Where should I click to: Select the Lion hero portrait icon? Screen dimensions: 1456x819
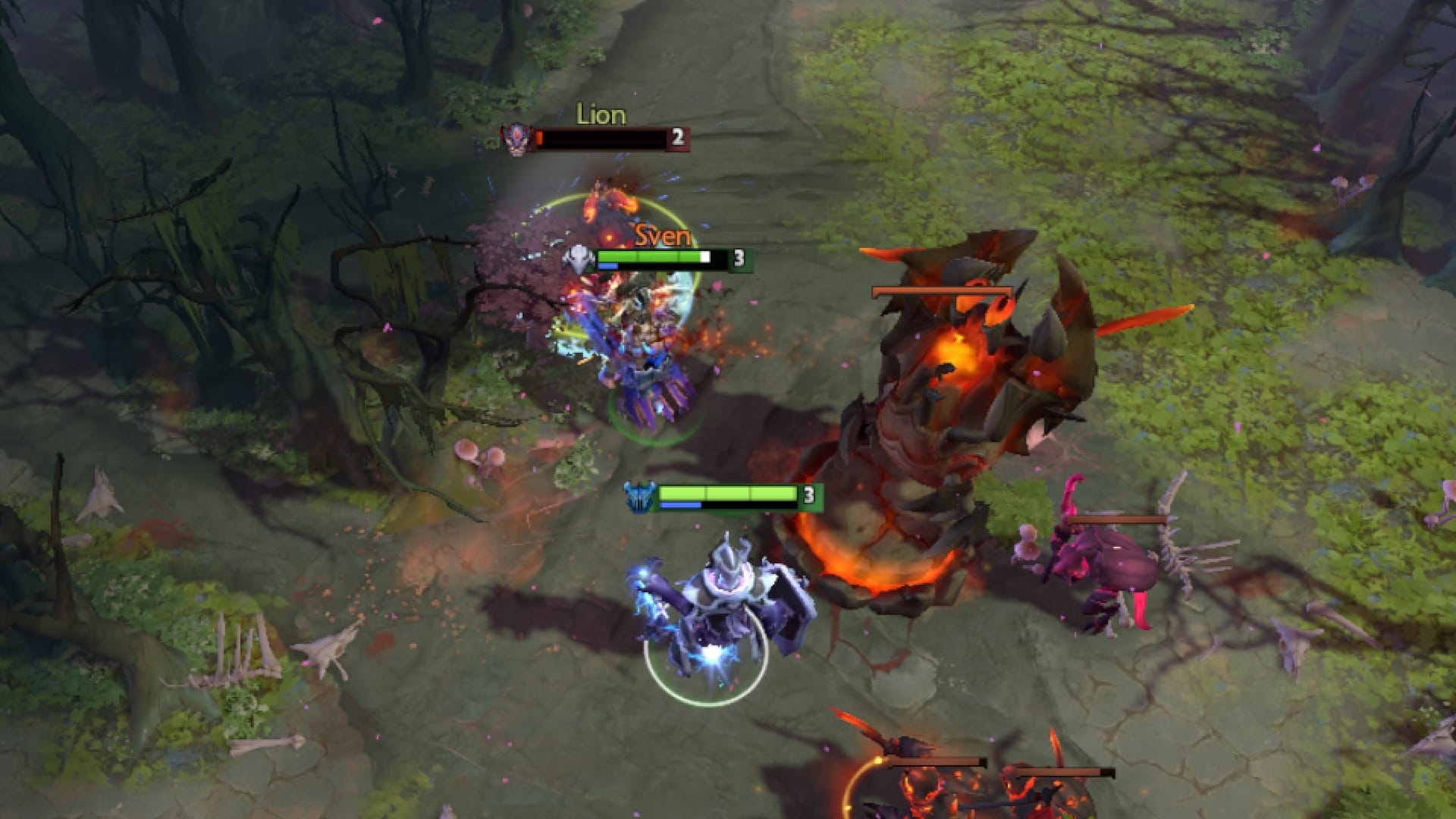click(x=518, y=140)
